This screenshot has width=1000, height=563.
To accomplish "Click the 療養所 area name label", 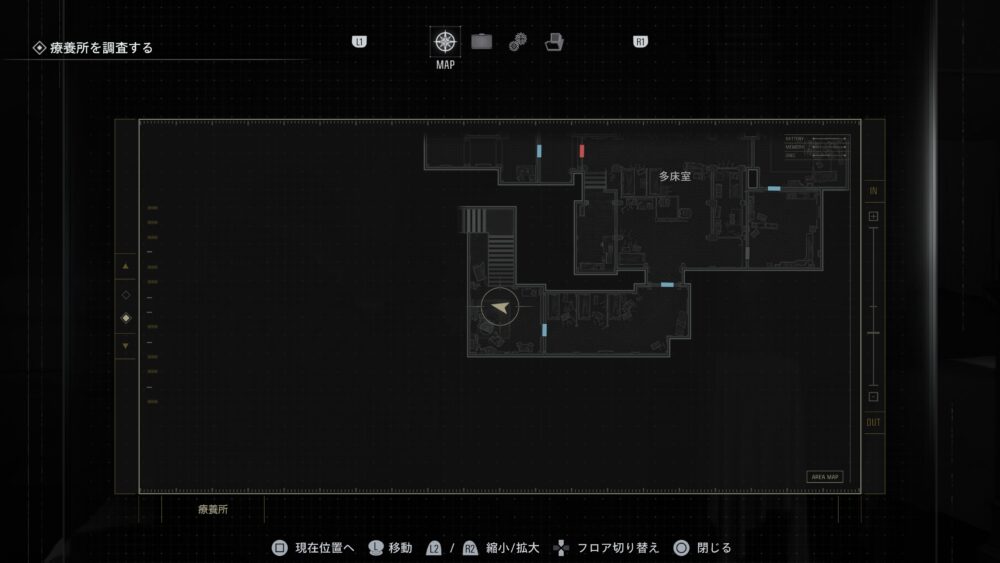I will tap(213, 509).
